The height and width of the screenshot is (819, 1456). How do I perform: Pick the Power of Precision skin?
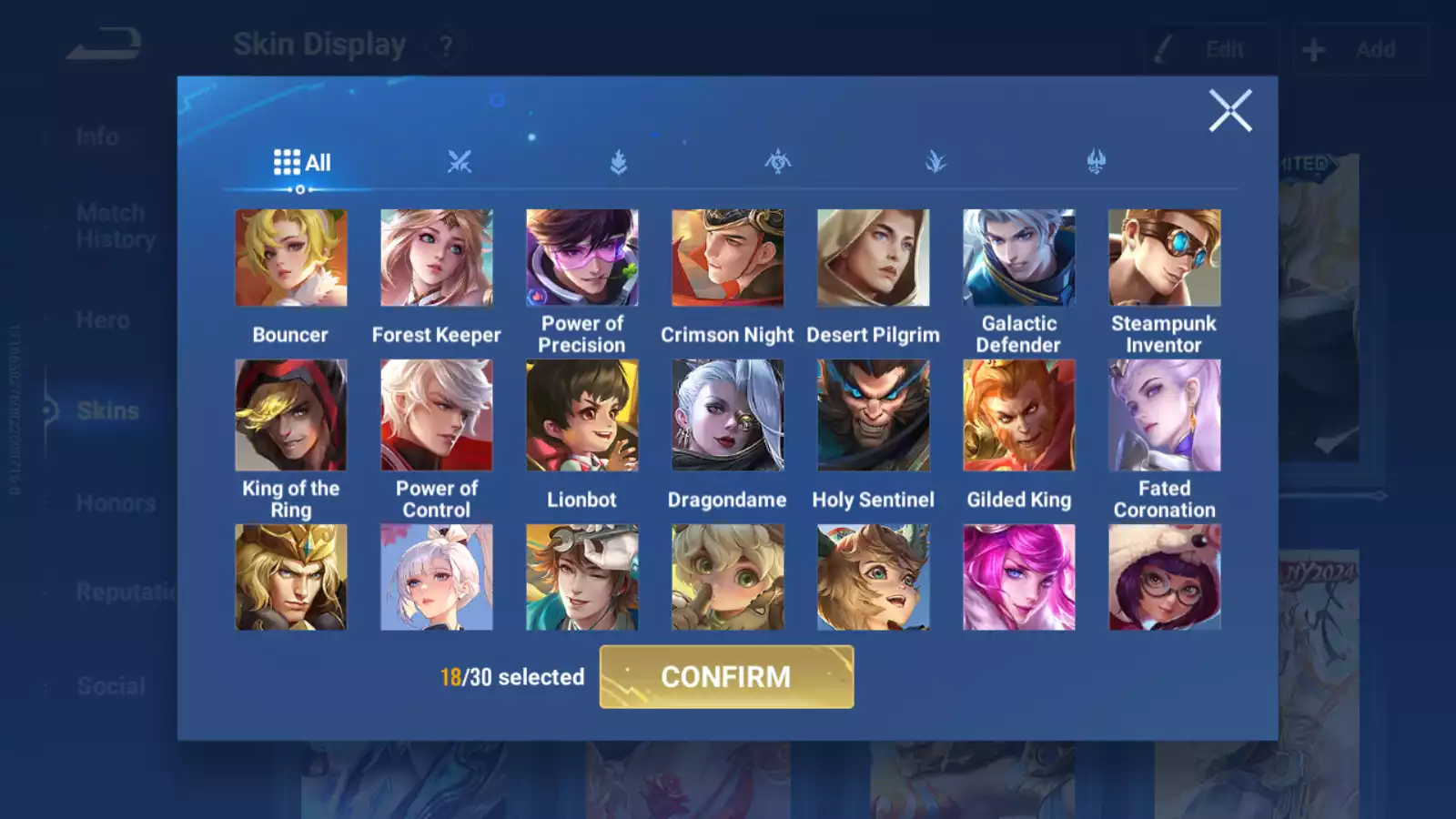(x=581, y=258)
